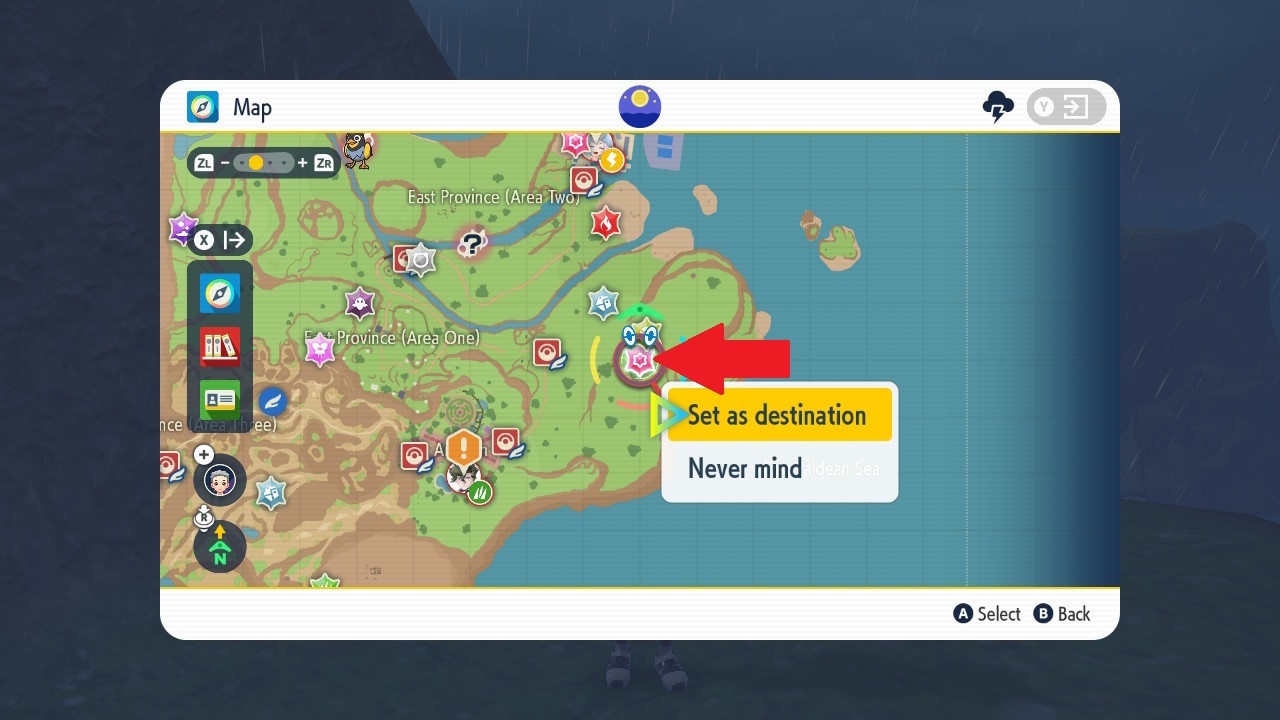Viewport: 1280px width, 720px height.
Task: Open the Map compass icon in the sidebar
Action: click(x=218, y=293)
